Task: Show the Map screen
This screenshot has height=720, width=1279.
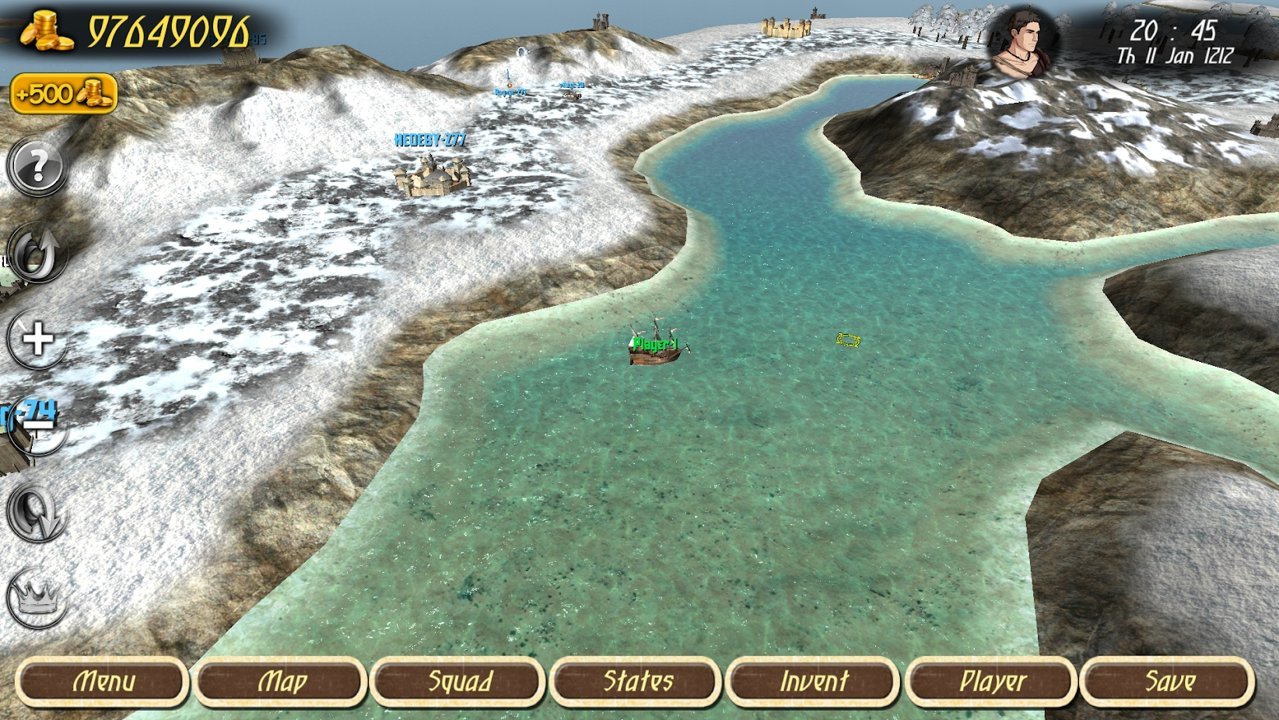Action: (x=281, y=682)
